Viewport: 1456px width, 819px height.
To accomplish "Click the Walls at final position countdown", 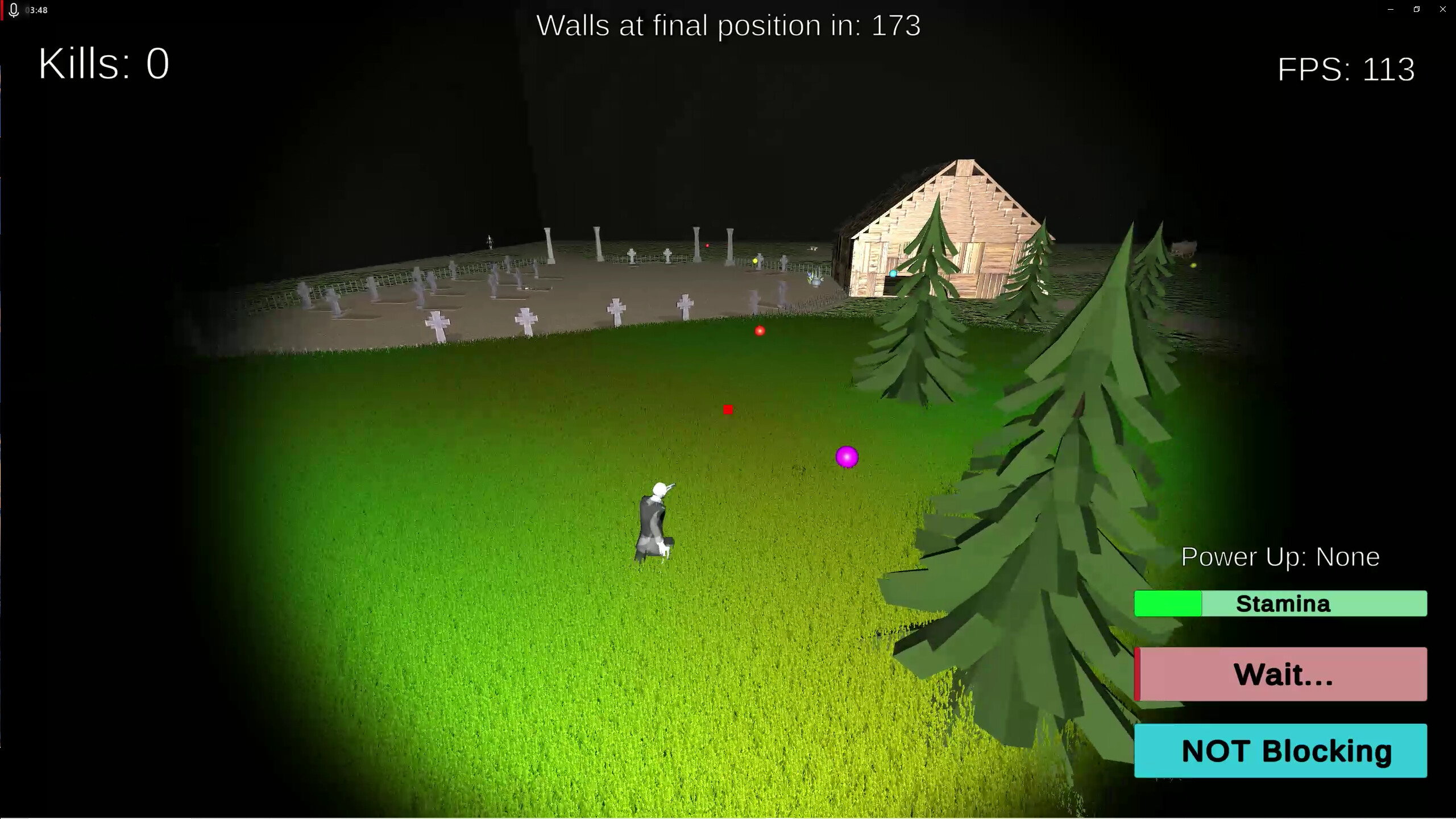I will (729, 25).
